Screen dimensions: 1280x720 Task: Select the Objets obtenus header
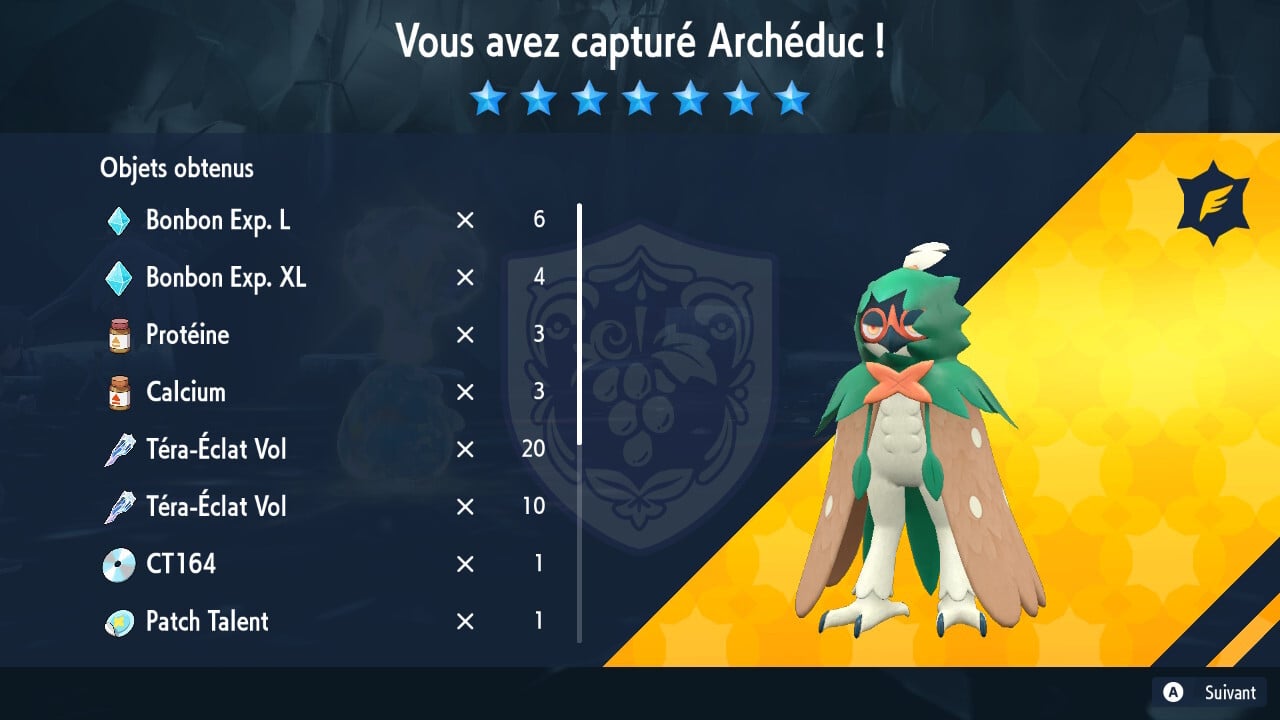(x=176, y=168)
